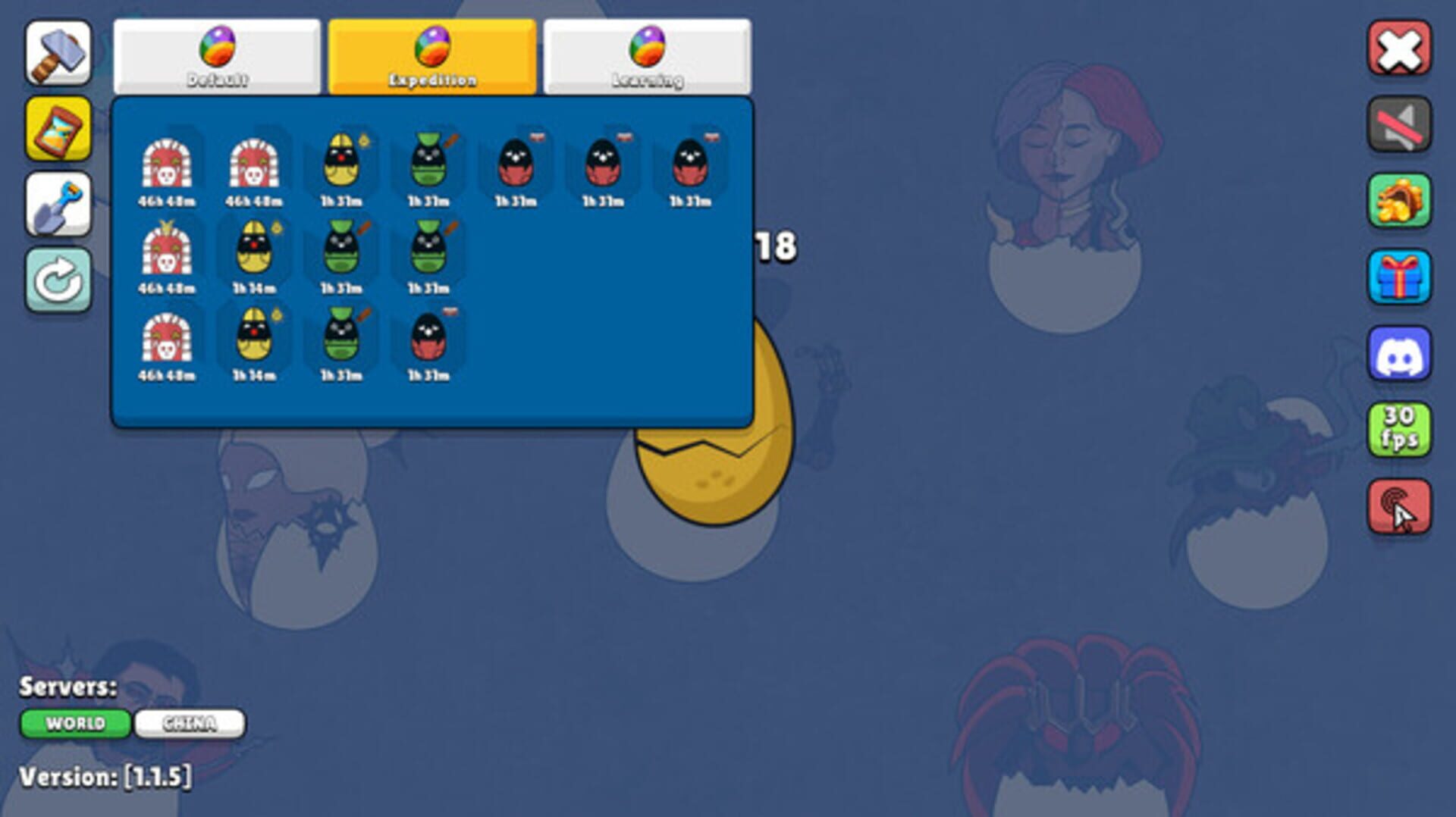Click the refresh icon on left sidebar
The height and width of the screenshot is (817, 1456).
59,279
